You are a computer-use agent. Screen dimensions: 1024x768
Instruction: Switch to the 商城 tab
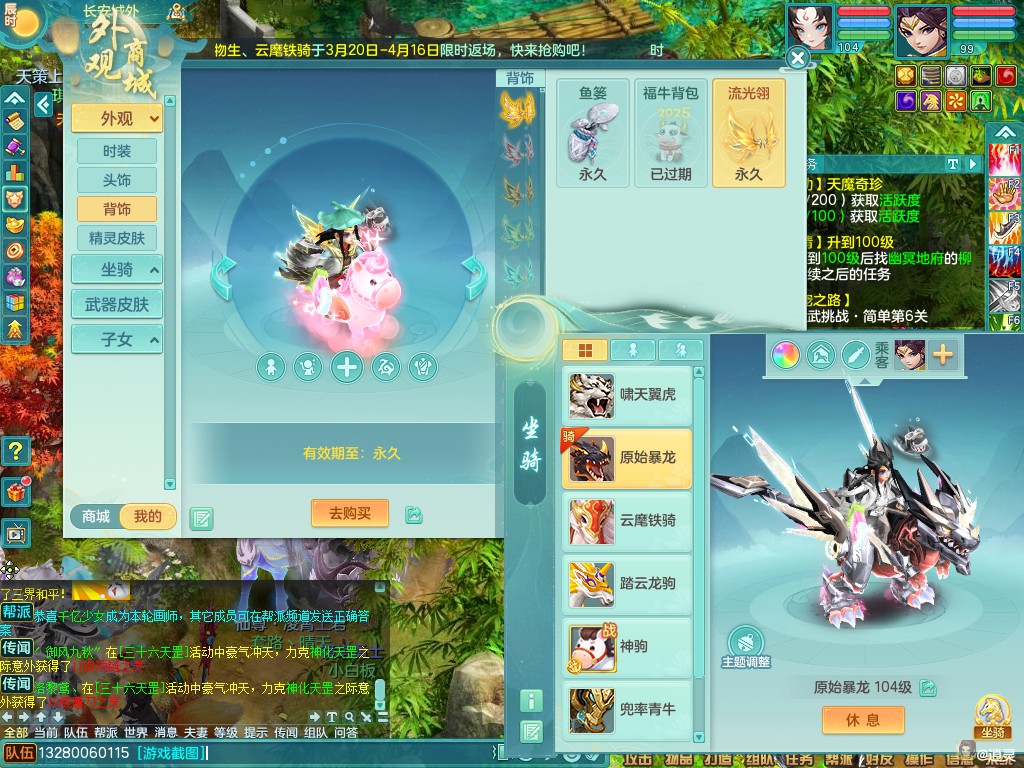click(96, 516)
